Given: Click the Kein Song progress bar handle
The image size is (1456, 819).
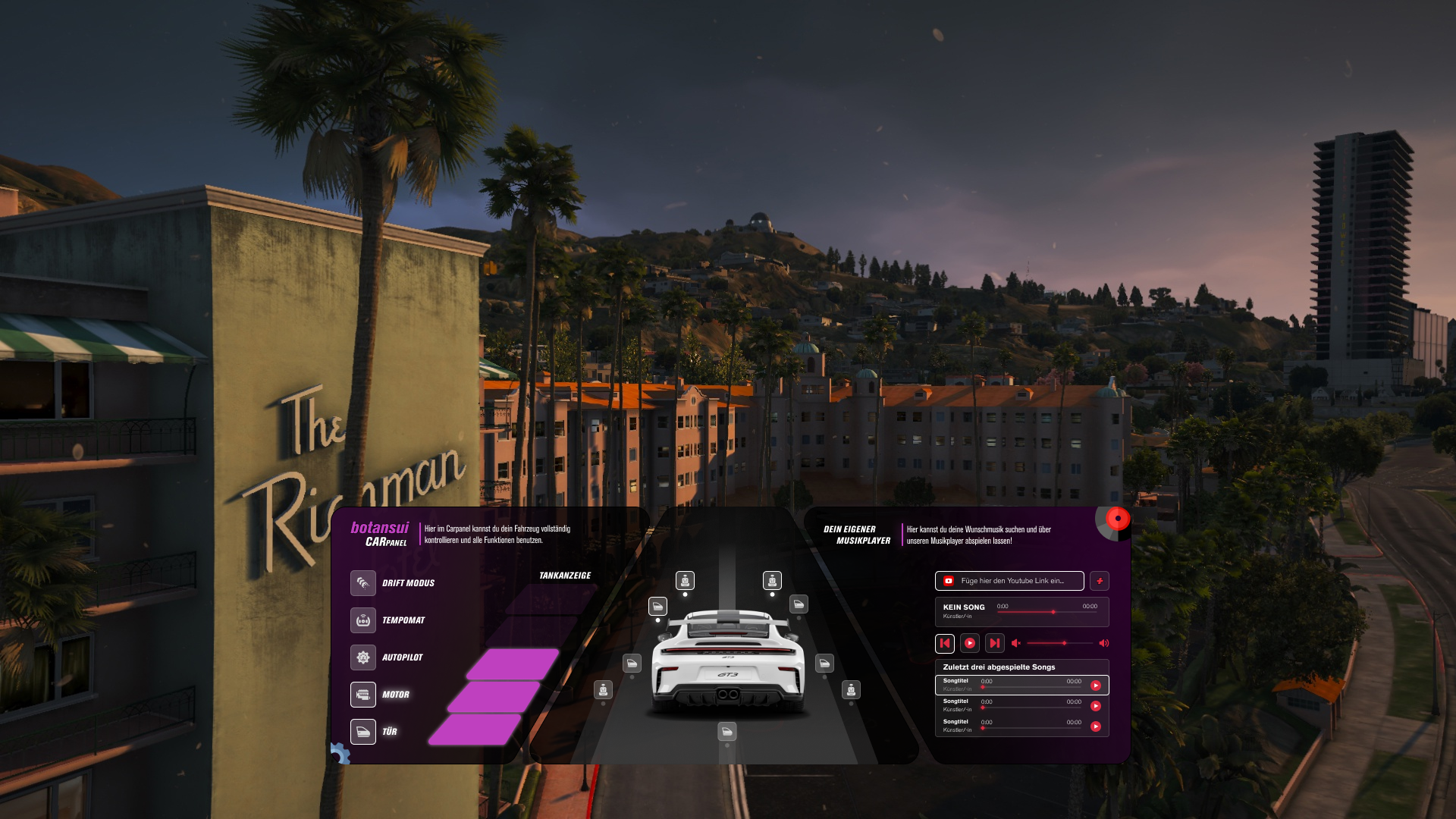Looking at the screenshot, I should [1053, 612].
